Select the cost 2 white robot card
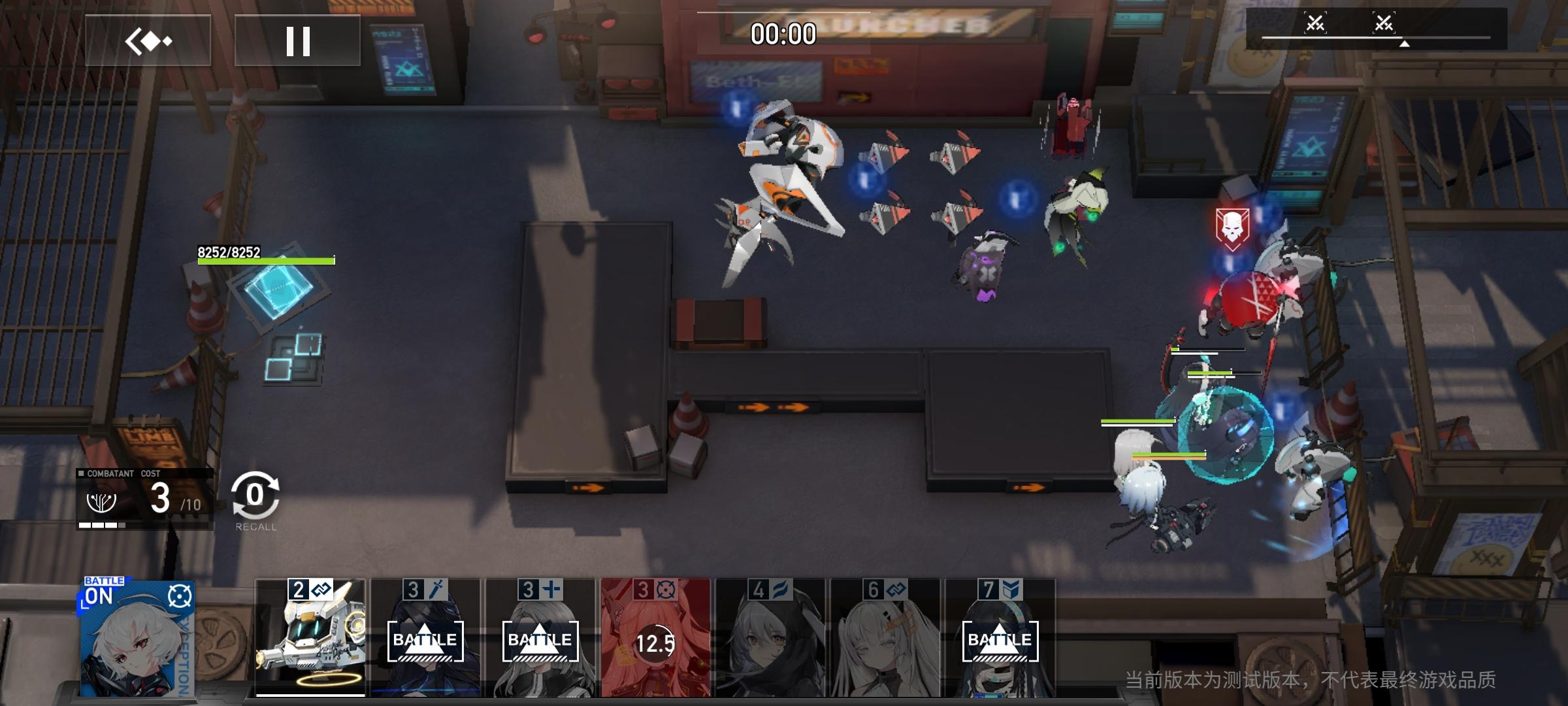The image size is (1568, 706). point(310,637)
